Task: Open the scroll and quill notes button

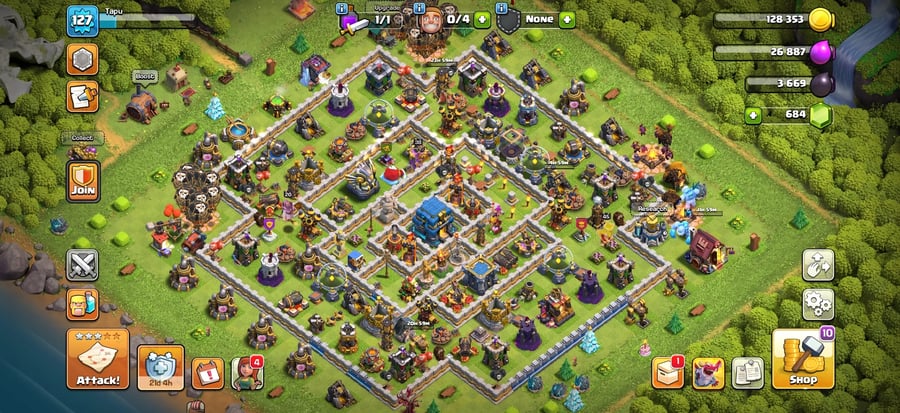Action: click(81, 97)
